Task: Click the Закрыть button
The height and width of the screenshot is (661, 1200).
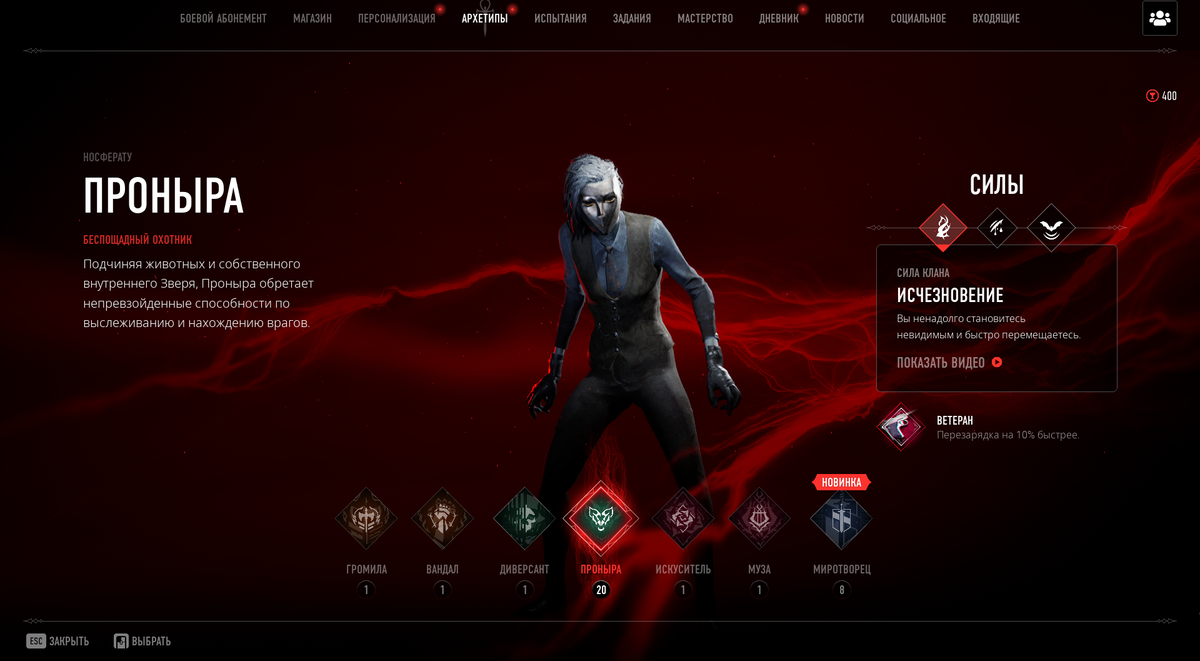Action: (x=58, y=641)
